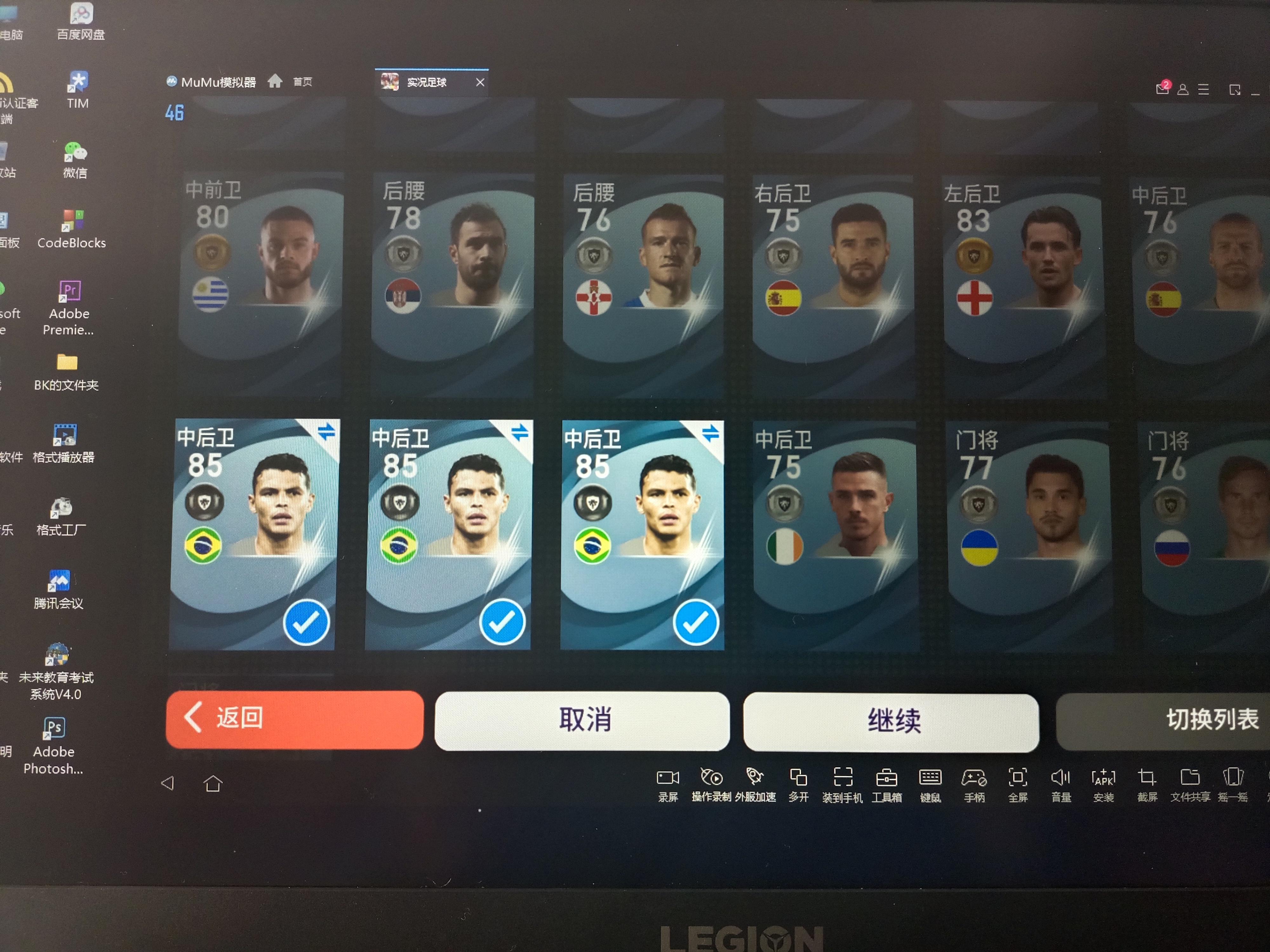This screenshot has width=1270, height=952.
Task: Open the emulator main menu (hamburger icon)
Action: [x=1203, y=89]
